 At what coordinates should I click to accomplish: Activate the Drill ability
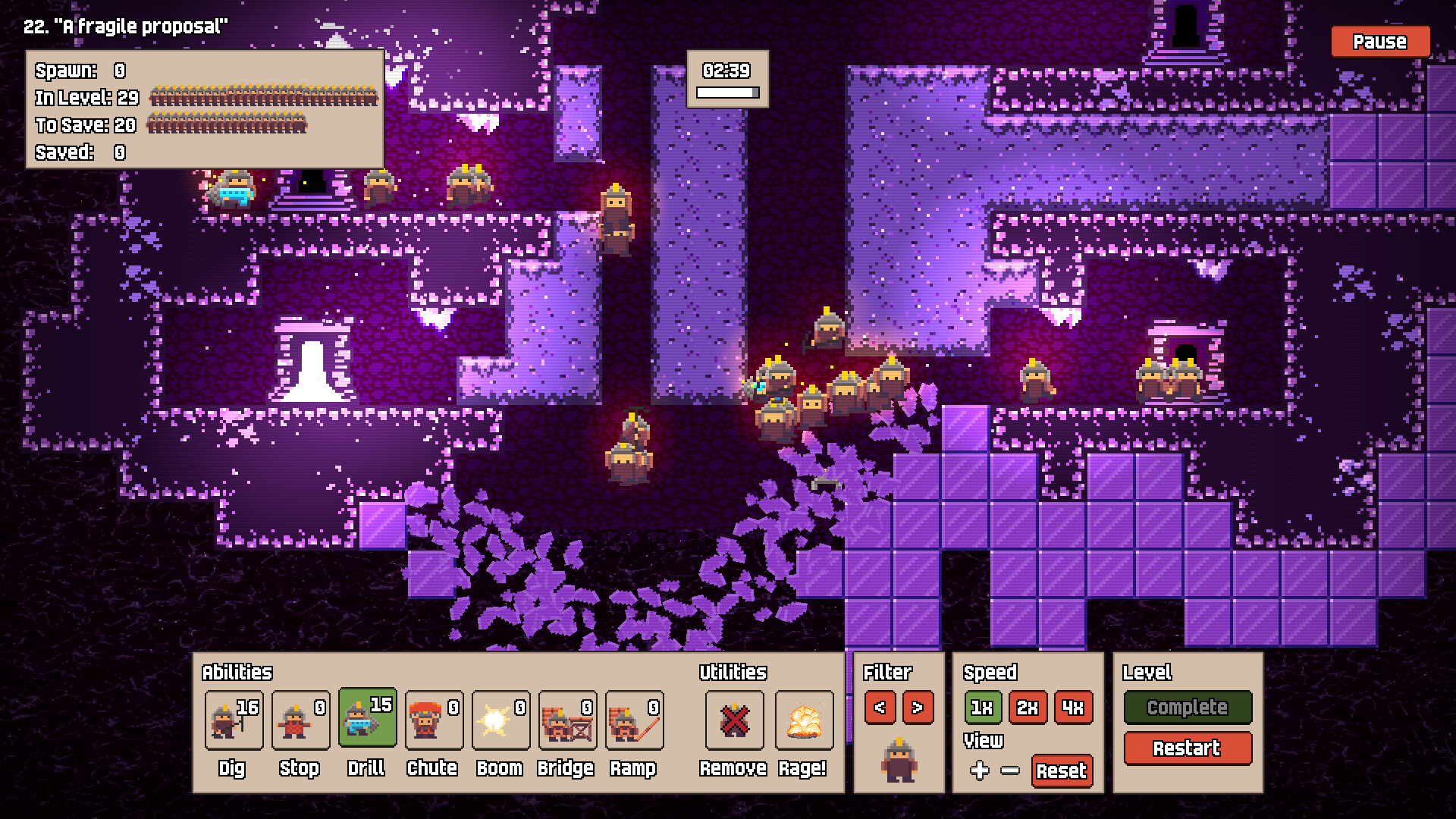pyautogui.click(x=367, y=718)
